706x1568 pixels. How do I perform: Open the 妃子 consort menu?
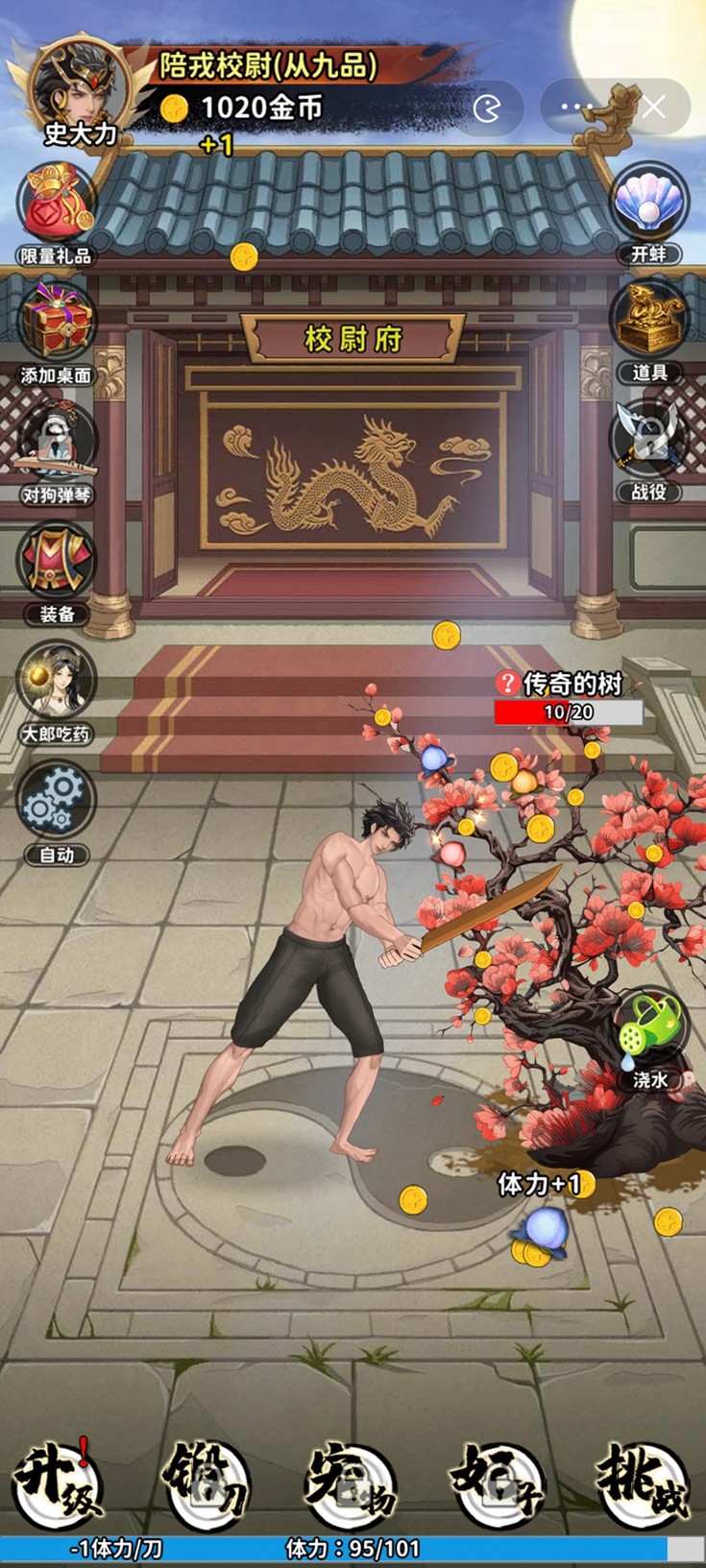[499, 1484]
